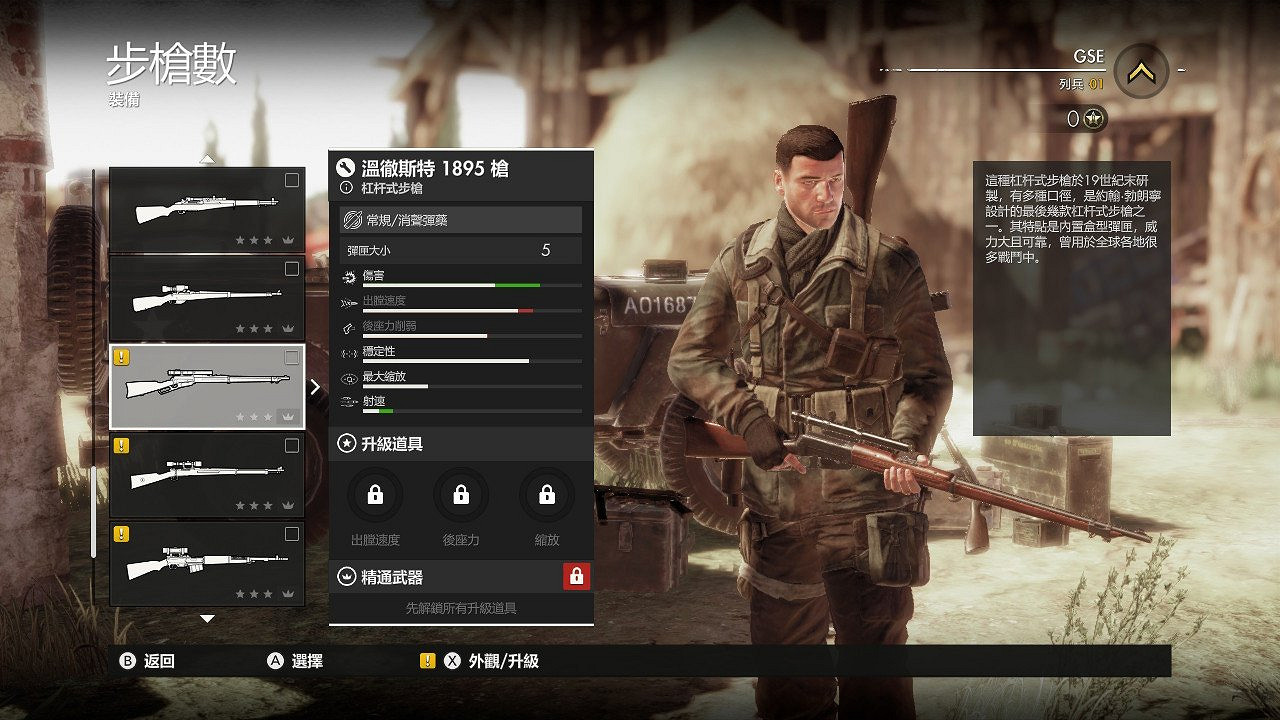Screen dimensions: 1280x720
Task: Select the 常規/消聲彈藥 ammo row
Action: (461, 220)
